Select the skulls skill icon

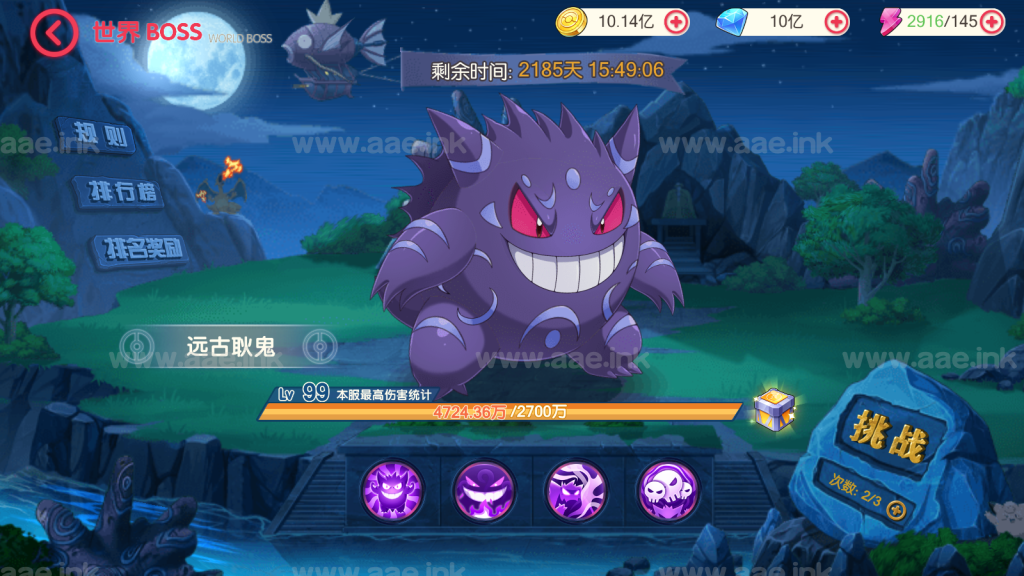tap(667, 490)
